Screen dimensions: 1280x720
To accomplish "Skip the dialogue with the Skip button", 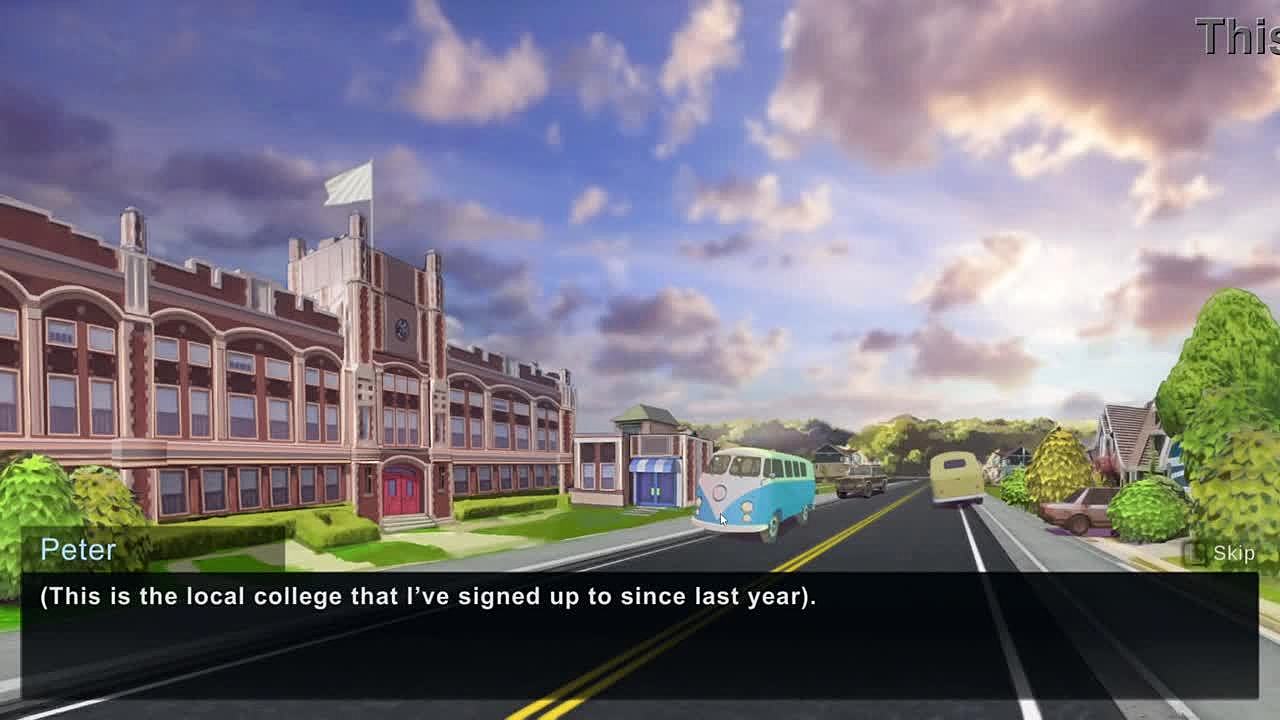I will click(x=1221, y=553).
